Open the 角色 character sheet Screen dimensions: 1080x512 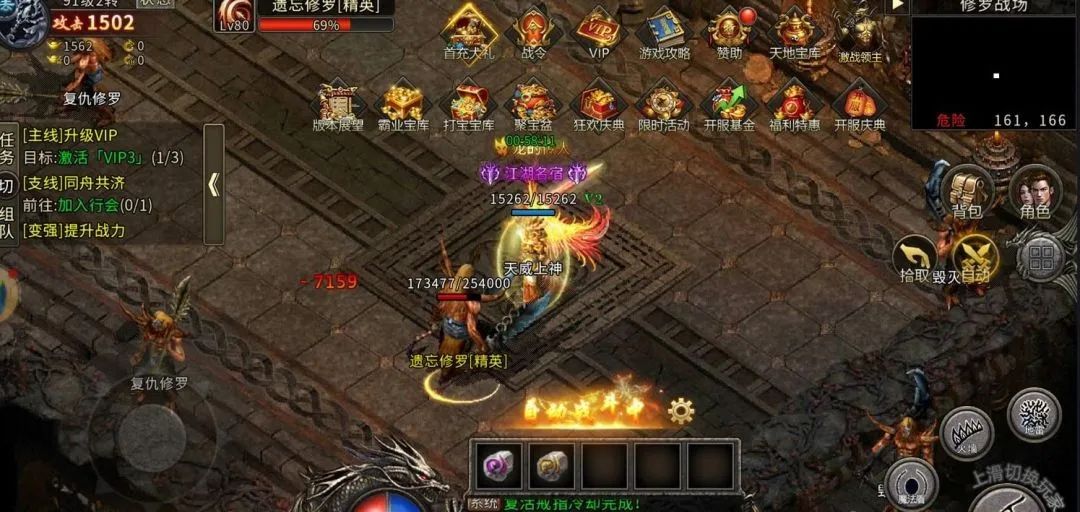coord(1035,190)
